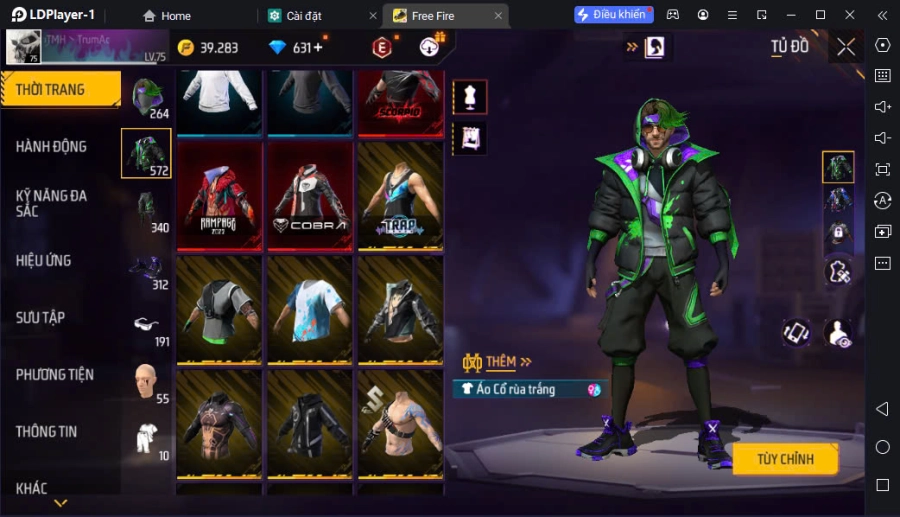The height and width of the screenshot is (517, 900).
Task: Pick the Trap tank top item
Action: click(400, 195)
